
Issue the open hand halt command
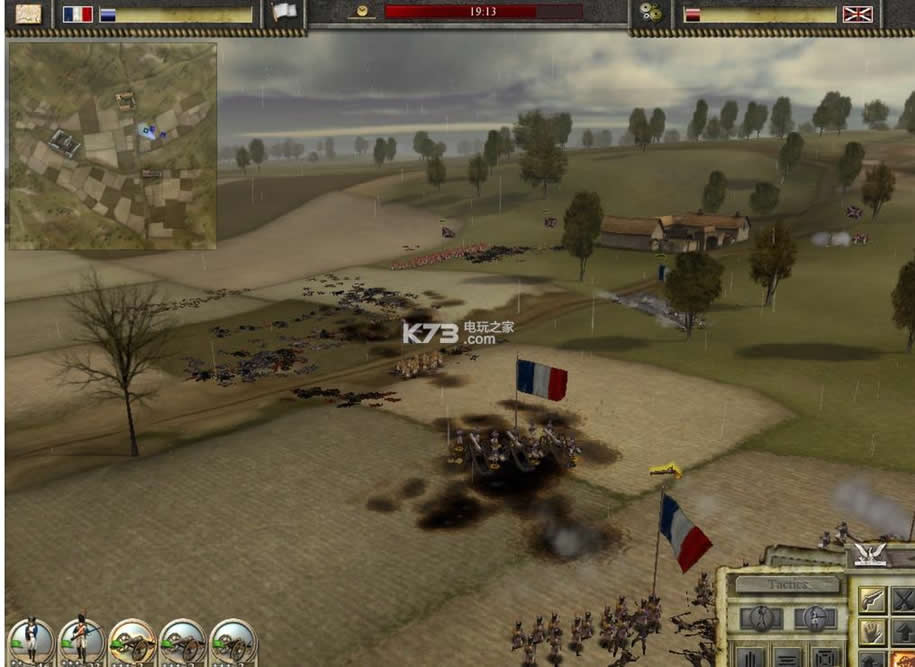pyautogui.click(x=872, y=632)
